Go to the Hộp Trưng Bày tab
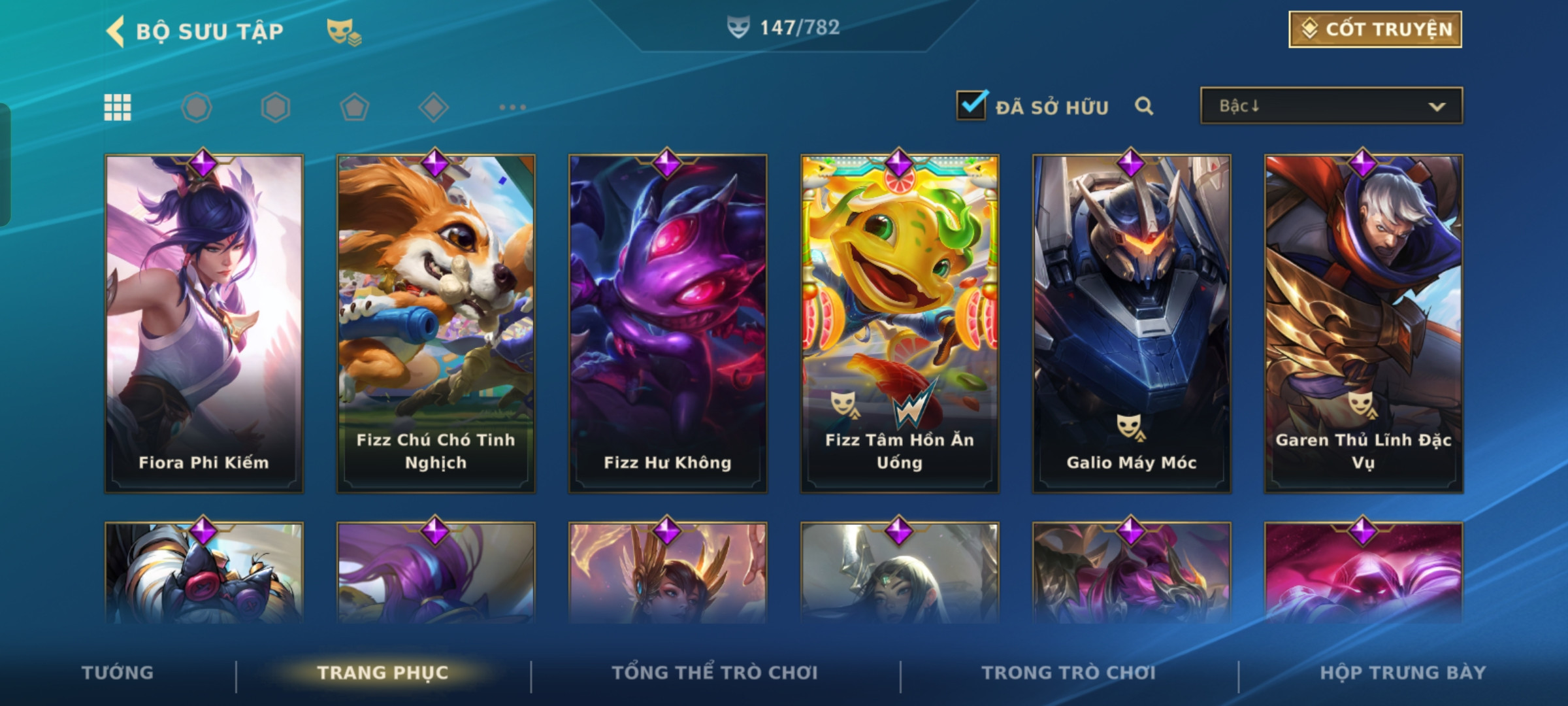 (x=1403, y=673)
